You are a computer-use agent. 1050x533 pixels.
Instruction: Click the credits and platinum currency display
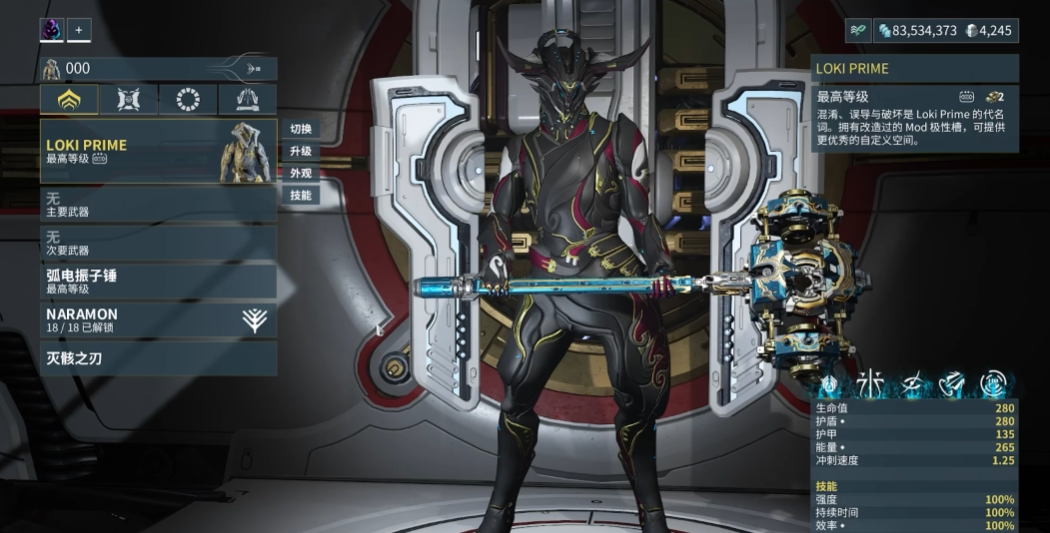tap(946, 31)
